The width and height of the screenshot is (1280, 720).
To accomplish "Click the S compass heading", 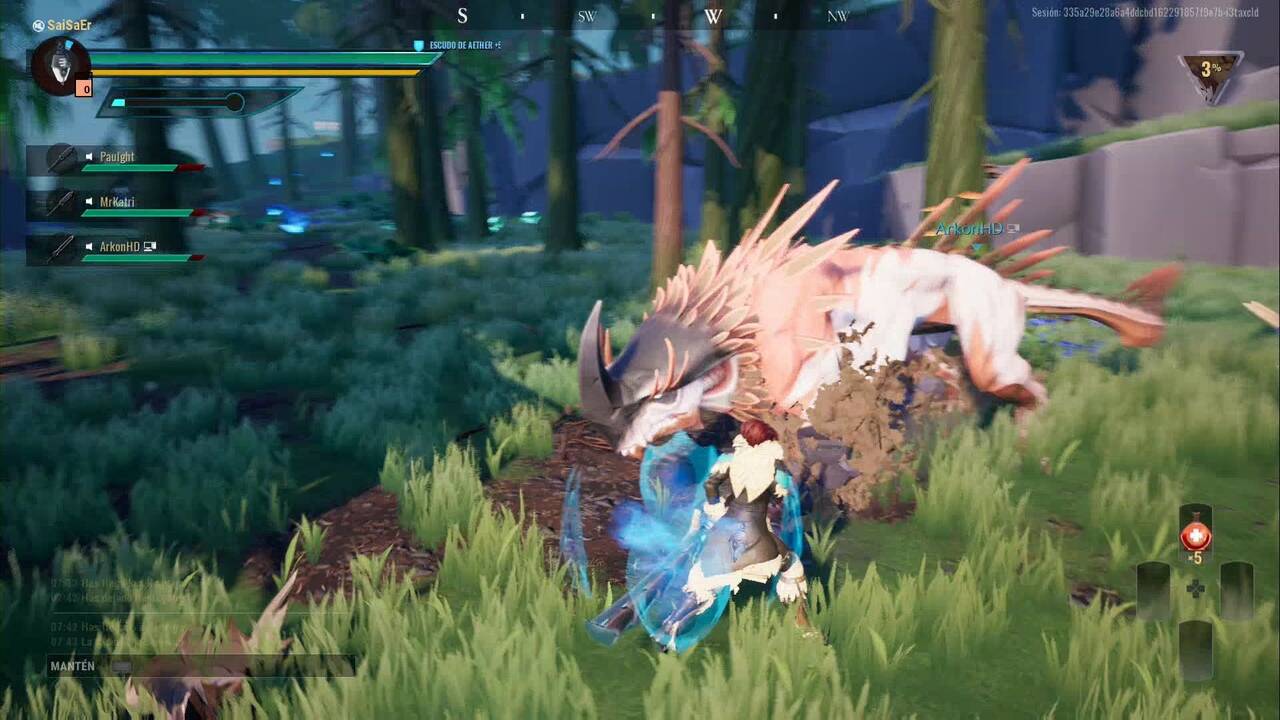I will coord(461,17).
